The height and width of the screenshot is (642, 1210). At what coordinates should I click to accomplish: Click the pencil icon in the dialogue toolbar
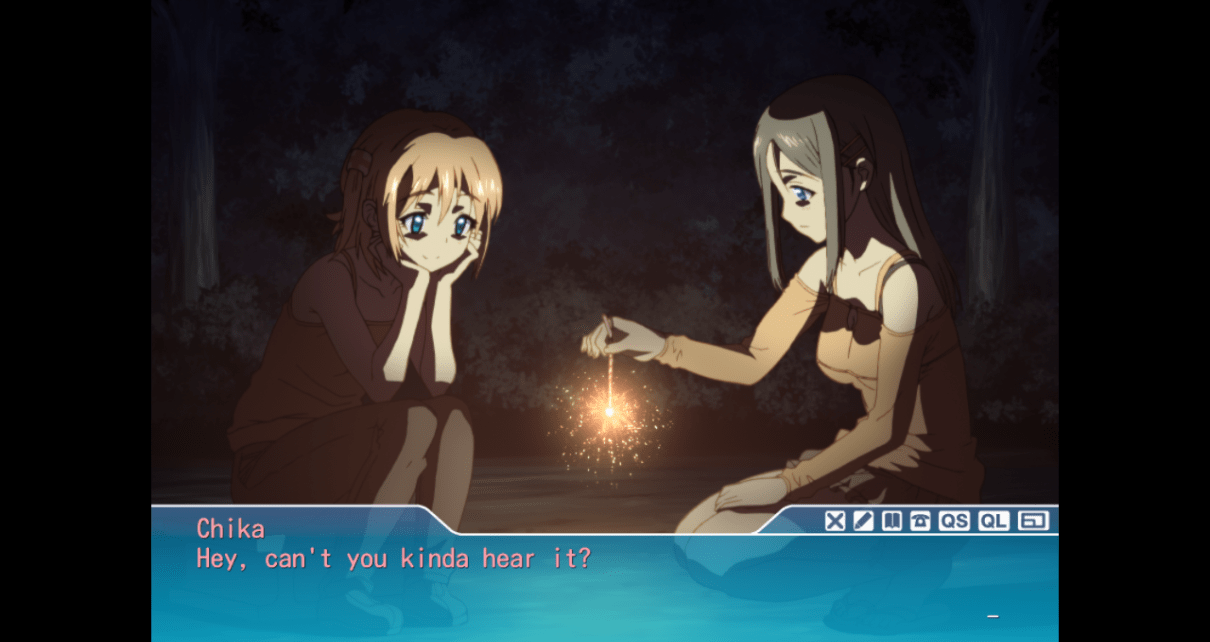pos(863,520)
